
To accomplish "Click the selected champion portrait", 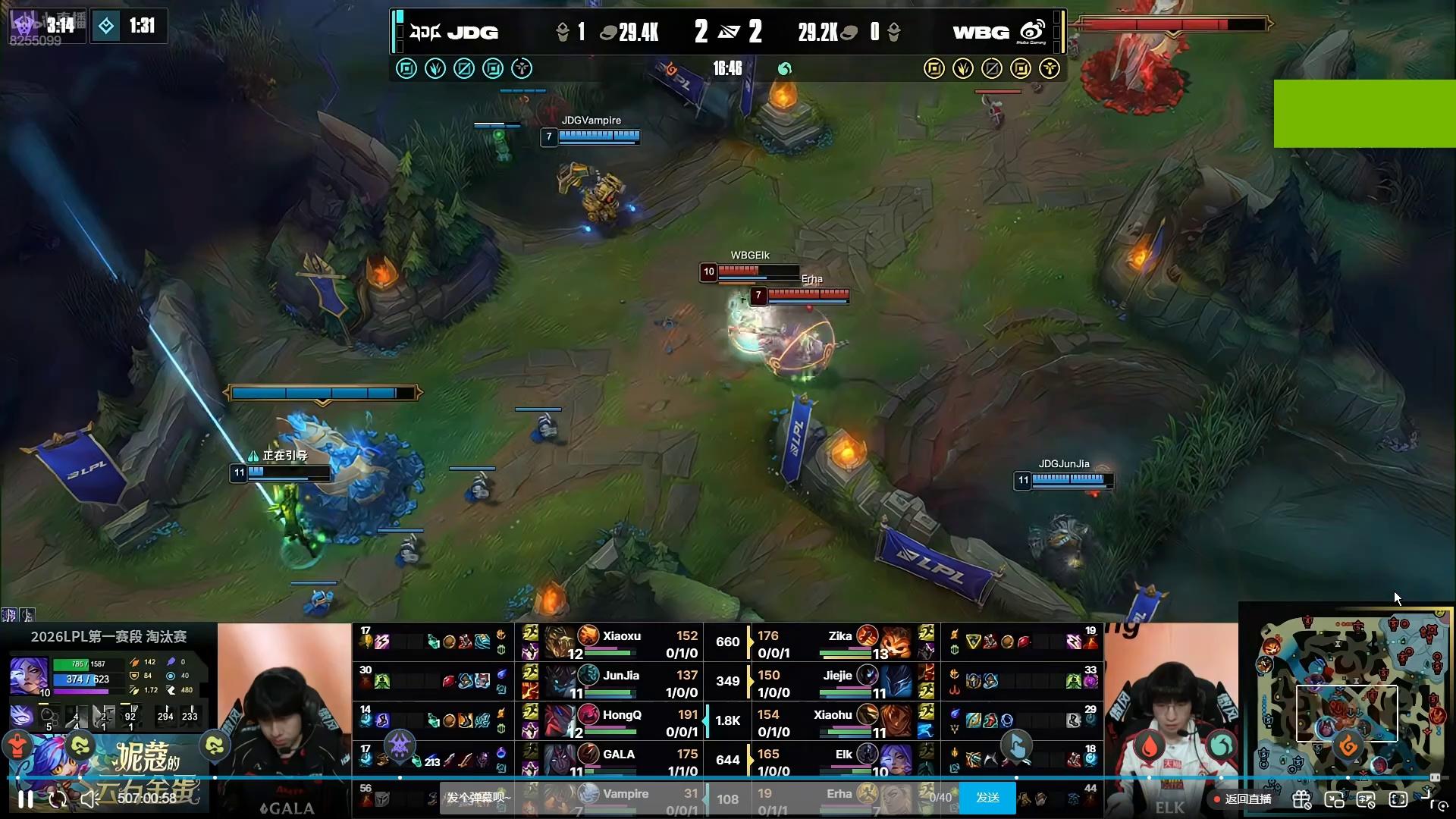I will [x=29, y=676].
